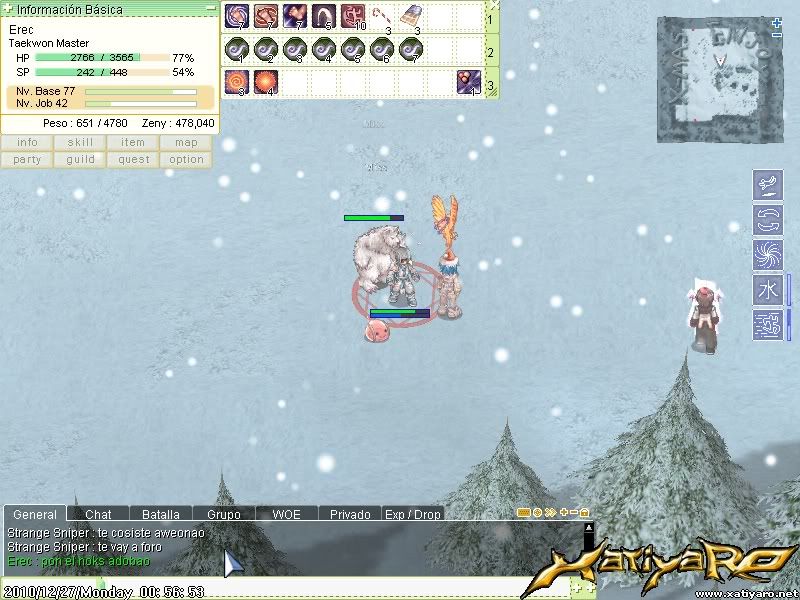The image size is (800, 600).
Task: Select the water kanji status icon
Action: click(x=767, y=290)
